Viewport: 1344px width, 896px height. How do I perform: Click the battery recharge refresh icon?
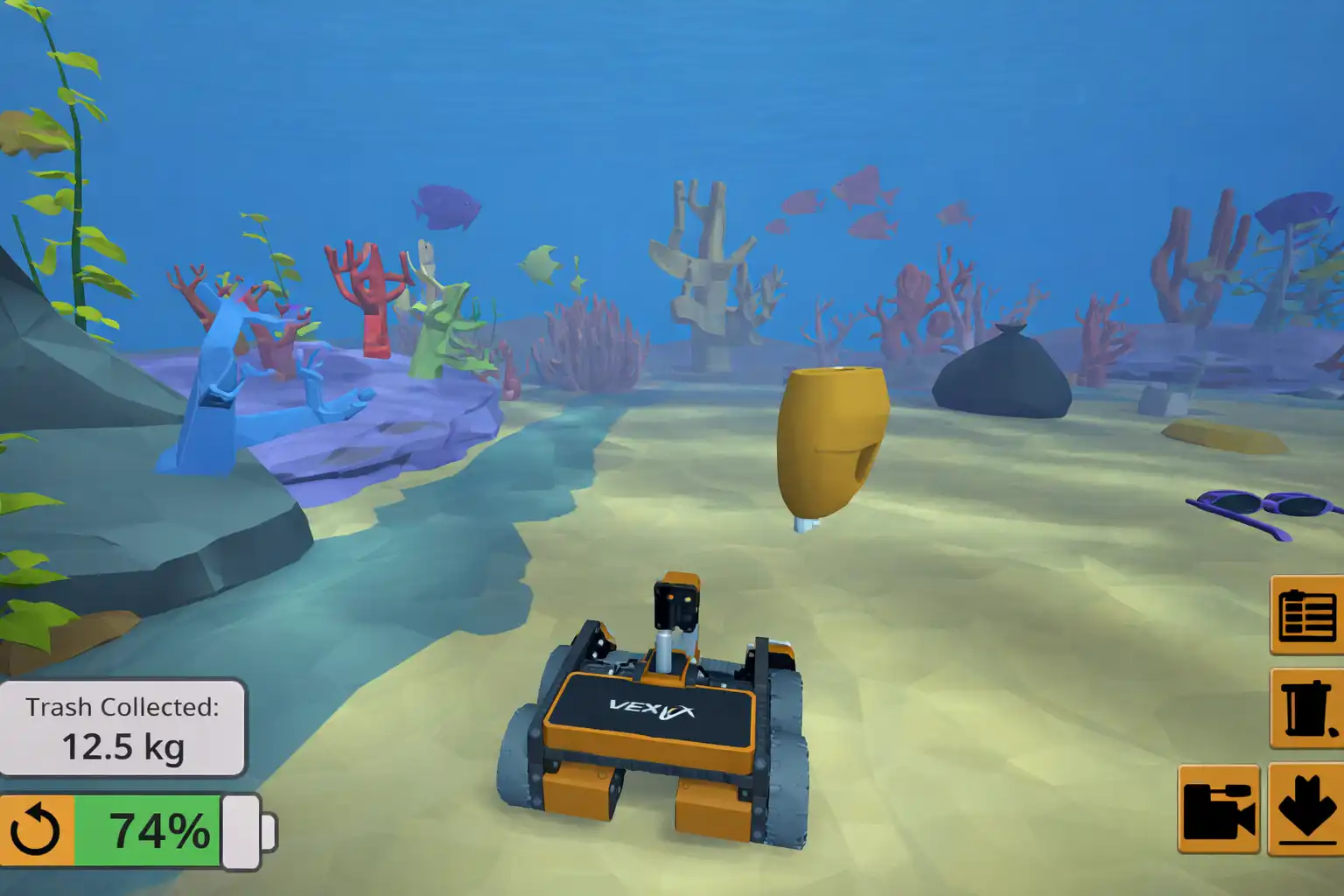pos(37,829)
